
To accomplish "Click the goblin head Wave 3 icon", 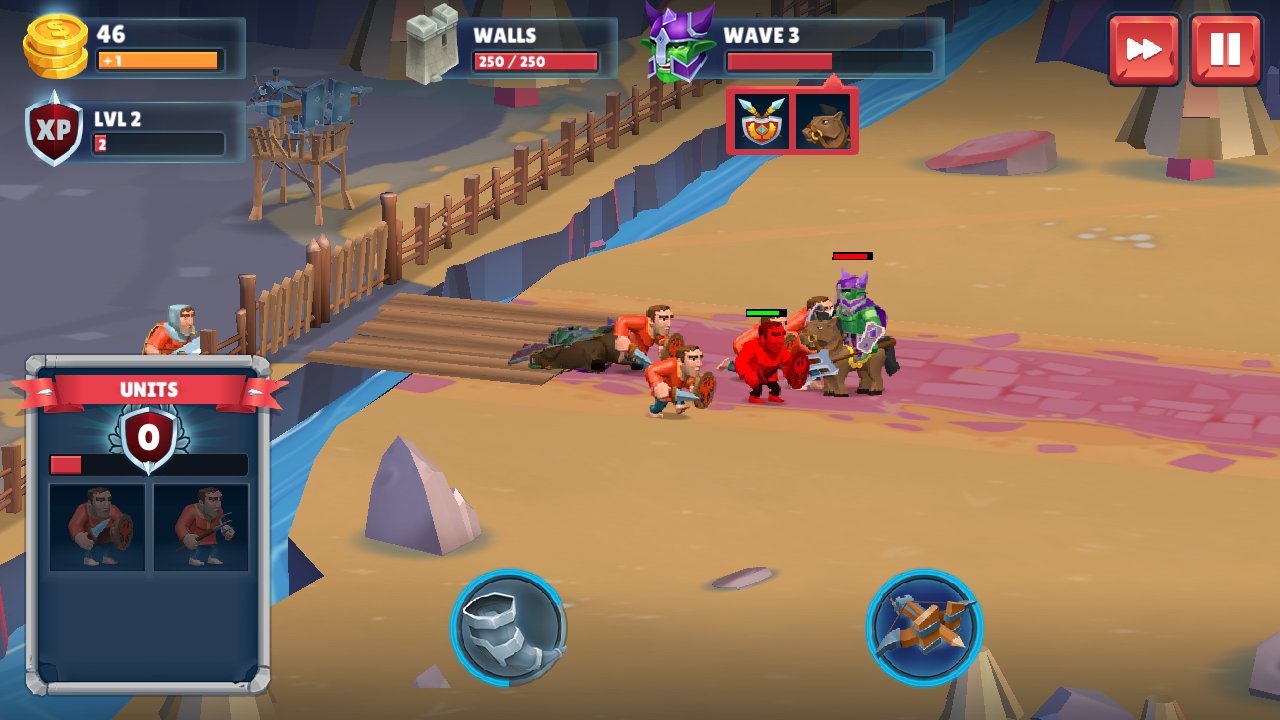I will click(677, 43).
